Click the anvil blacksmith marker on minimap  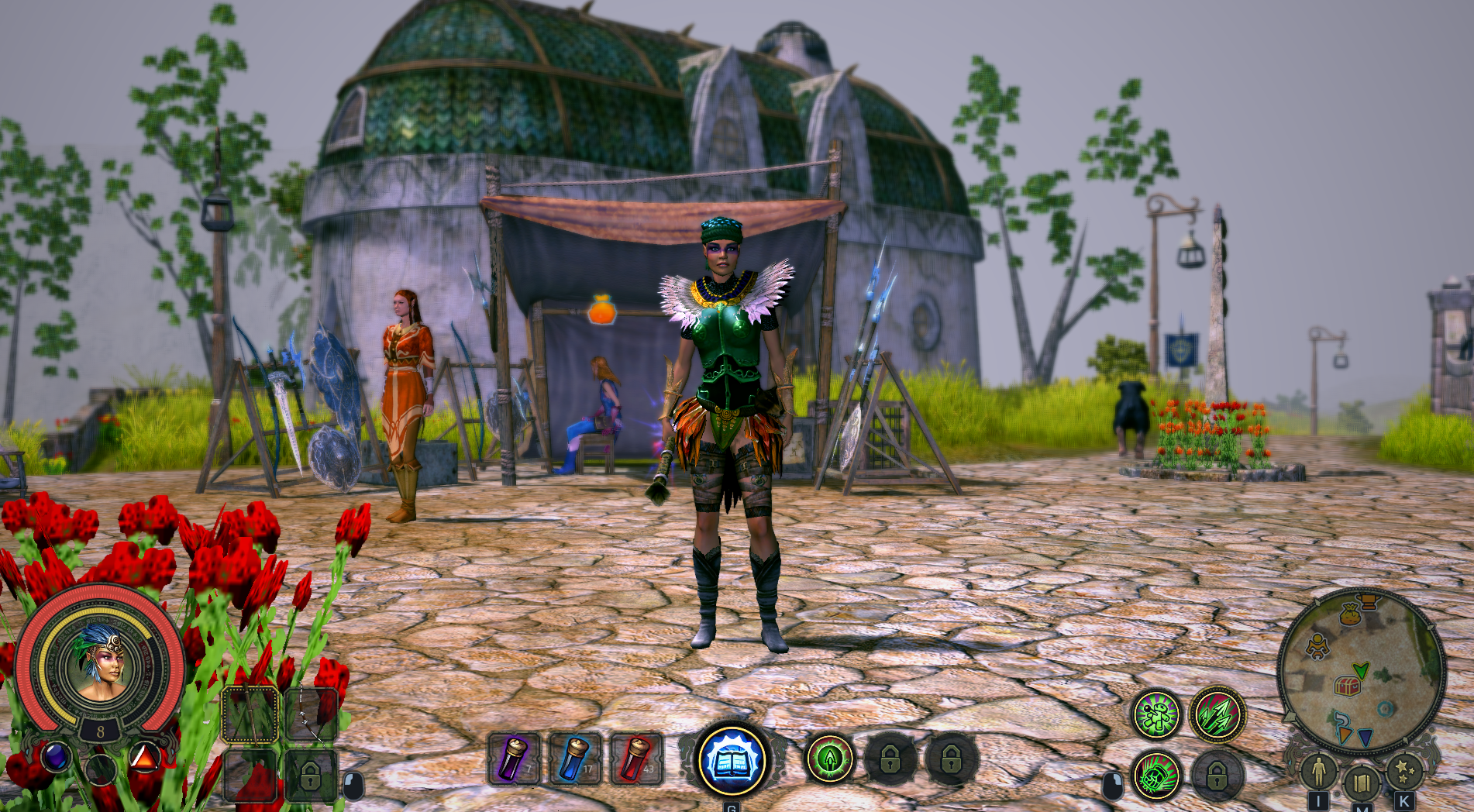click(1369, 600)
